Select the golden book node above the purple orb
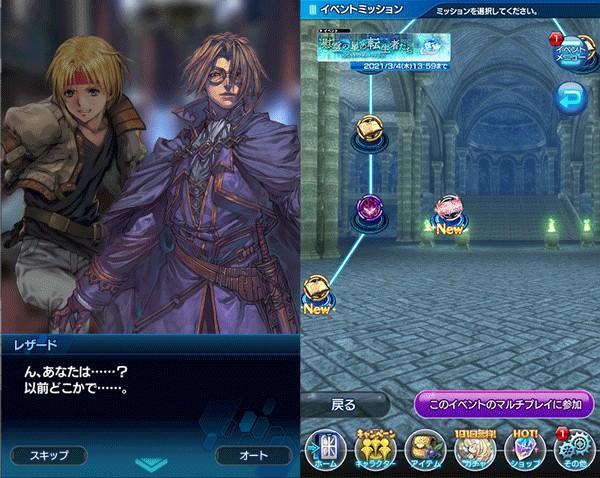This screenshot has width=600, height=478. [368, 128]
